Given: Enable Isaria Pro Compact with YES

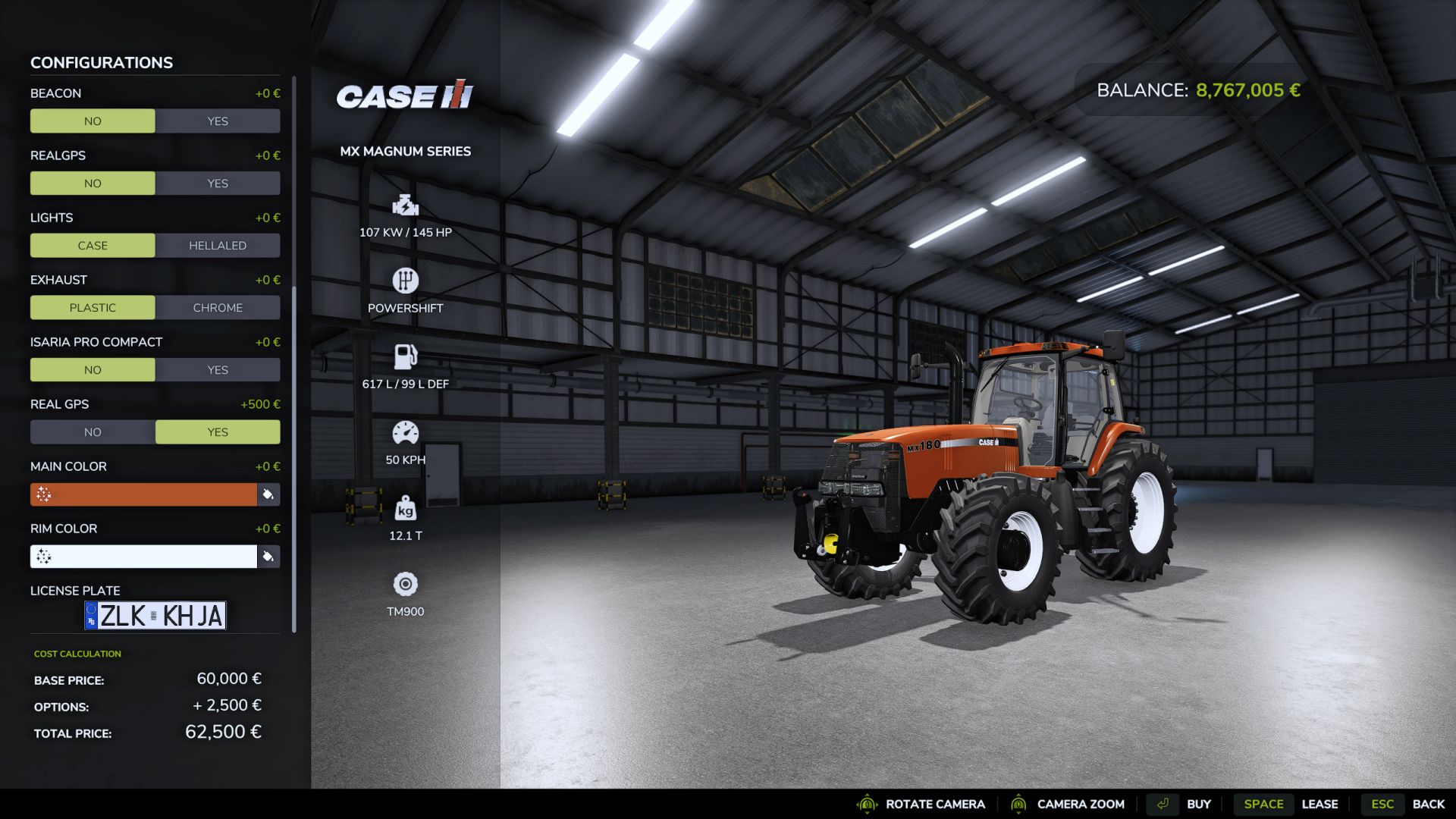Looking at the screenshot, I should point(218,369).
